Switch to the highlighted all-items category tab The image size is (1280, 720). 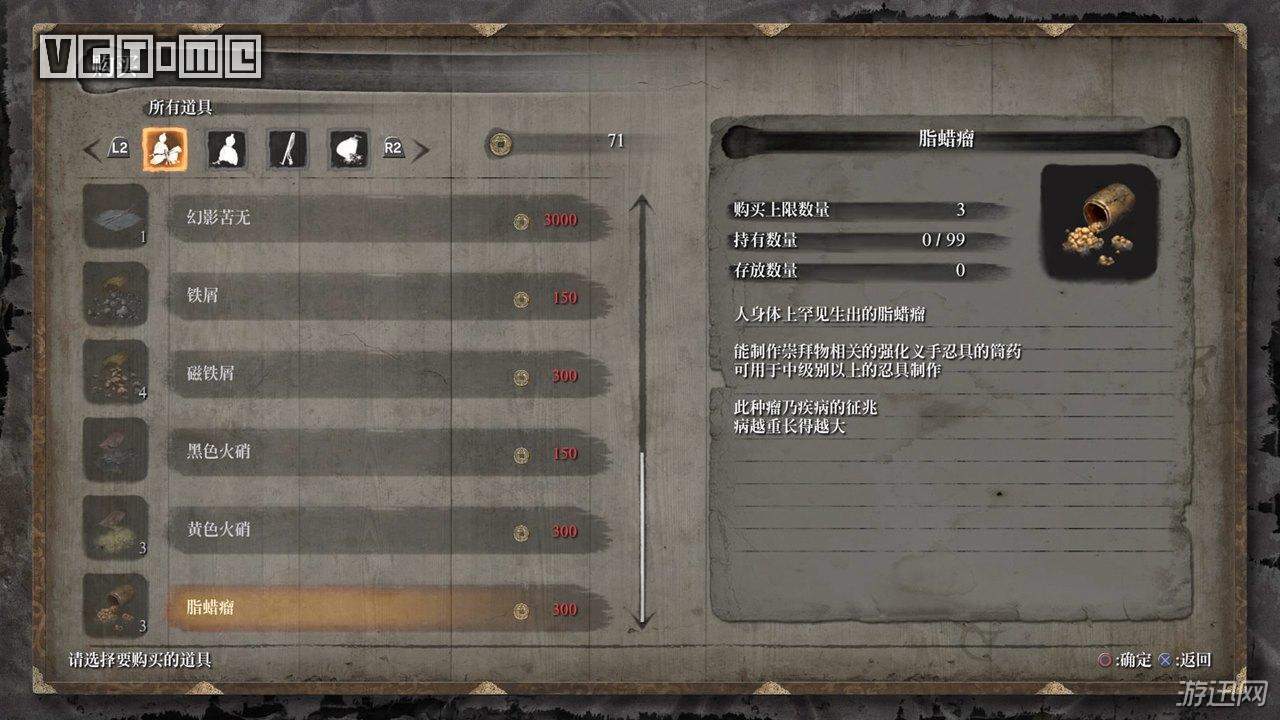tap(164, 150)
